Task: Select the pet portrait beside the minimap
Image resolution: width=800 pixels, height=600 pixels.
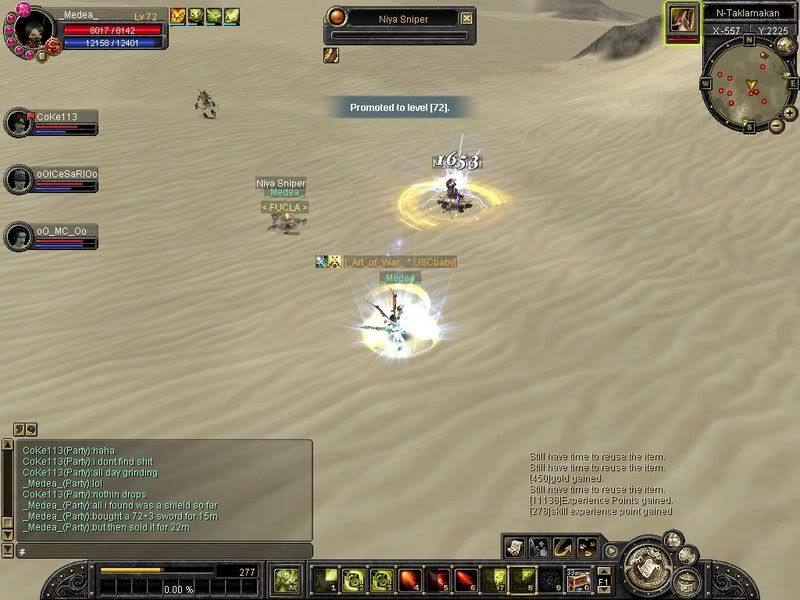Action: (683, 19)
